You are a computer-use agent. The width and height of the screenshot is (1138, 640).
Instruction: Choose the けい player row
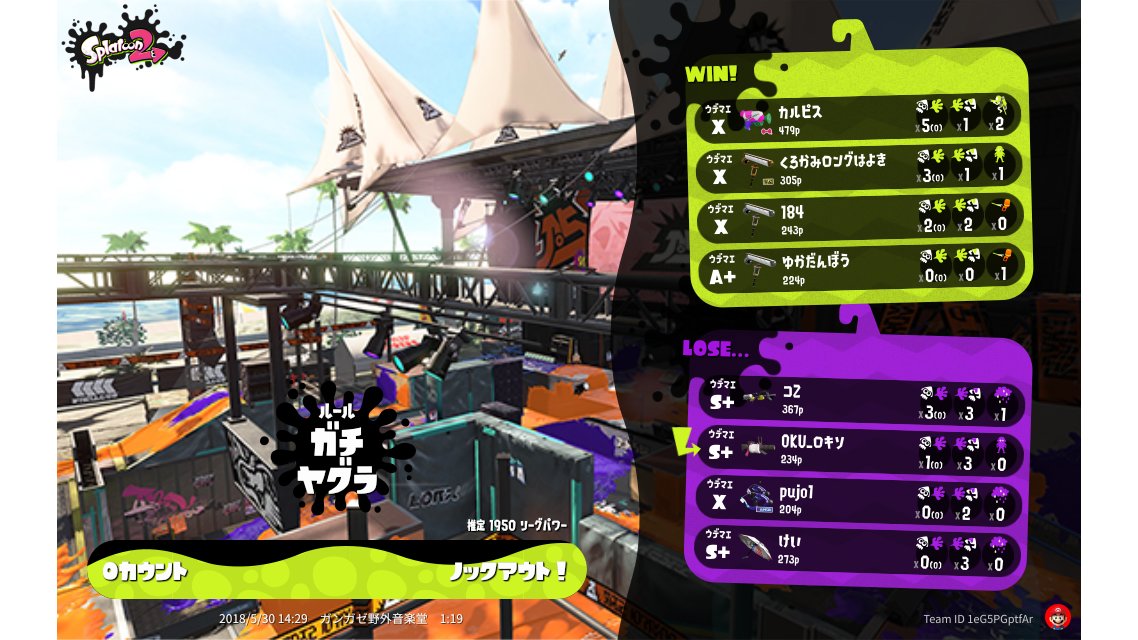[x=858, y=548]
